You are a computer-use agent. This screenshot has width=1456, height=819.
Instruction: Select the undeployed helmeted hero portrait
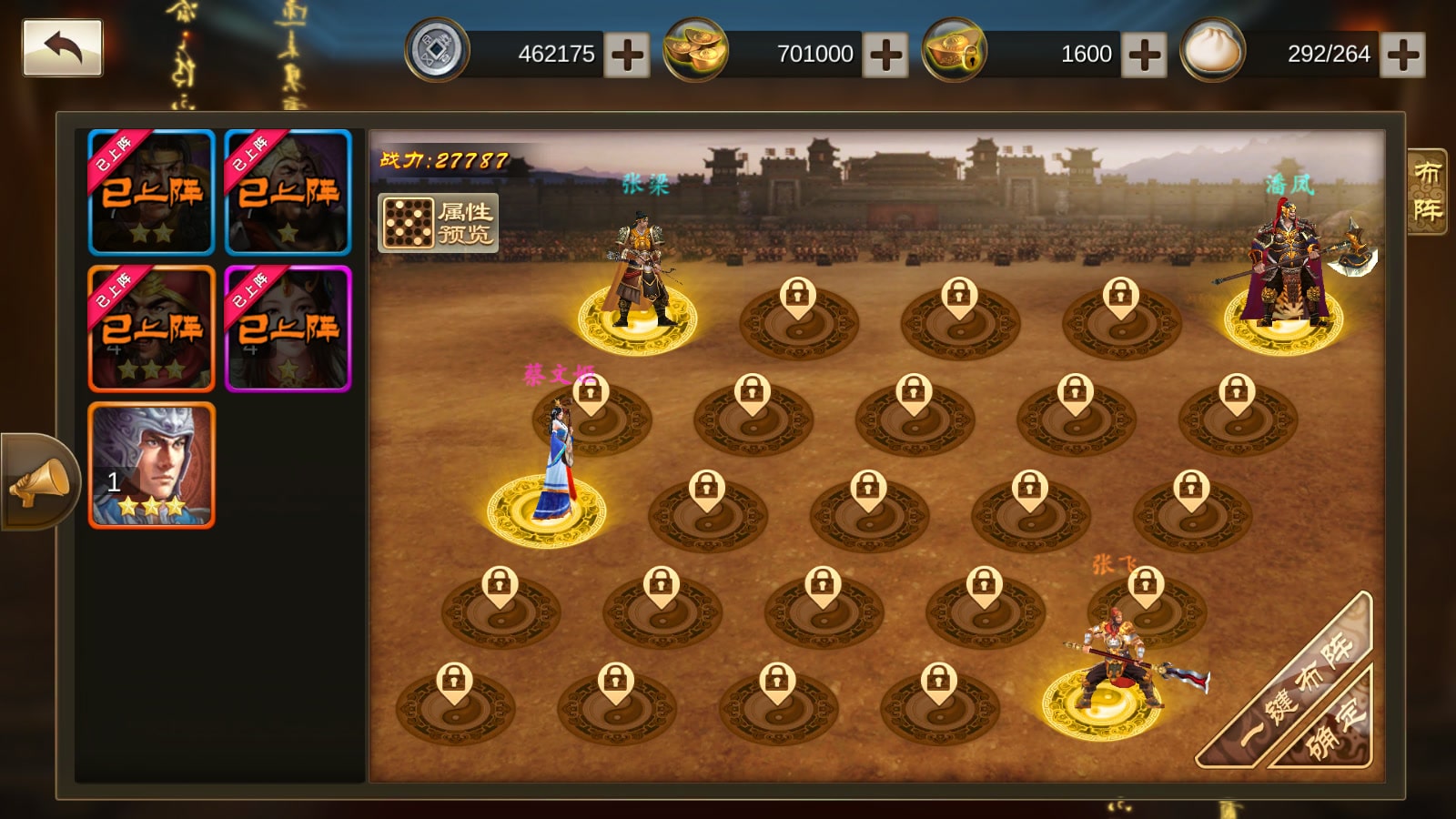pyautogui.click(x=152, y=465)
